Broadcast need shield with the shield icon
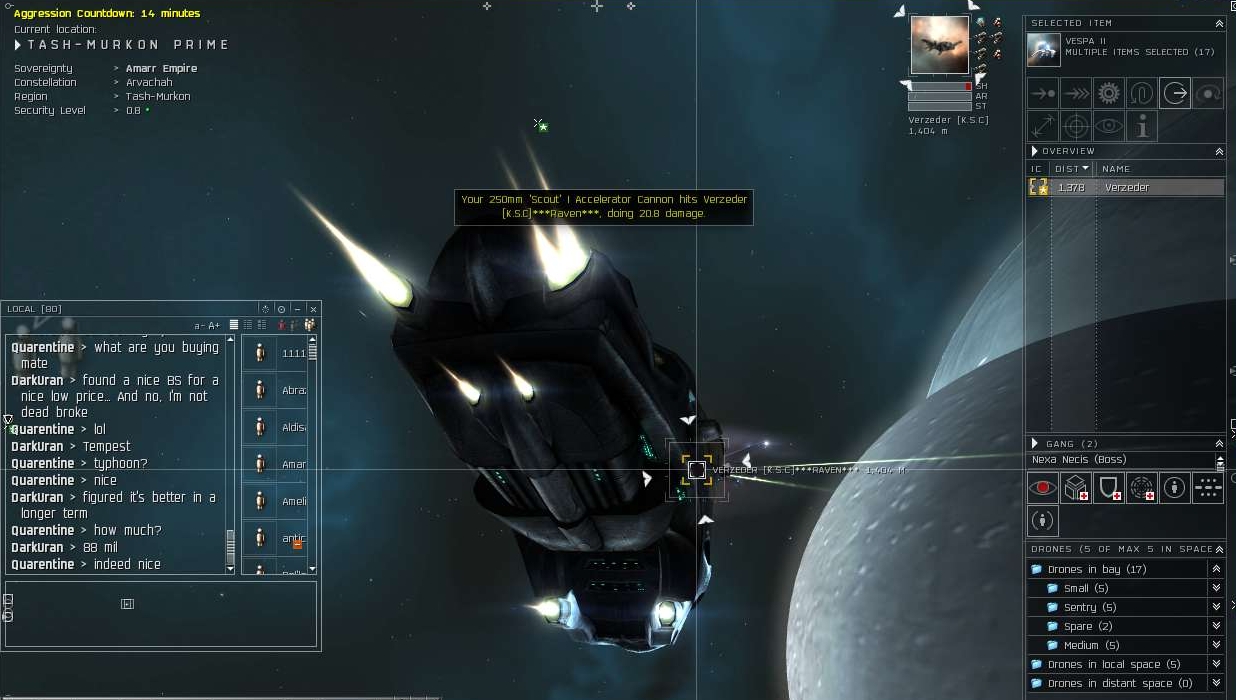 click(1108, 487)
